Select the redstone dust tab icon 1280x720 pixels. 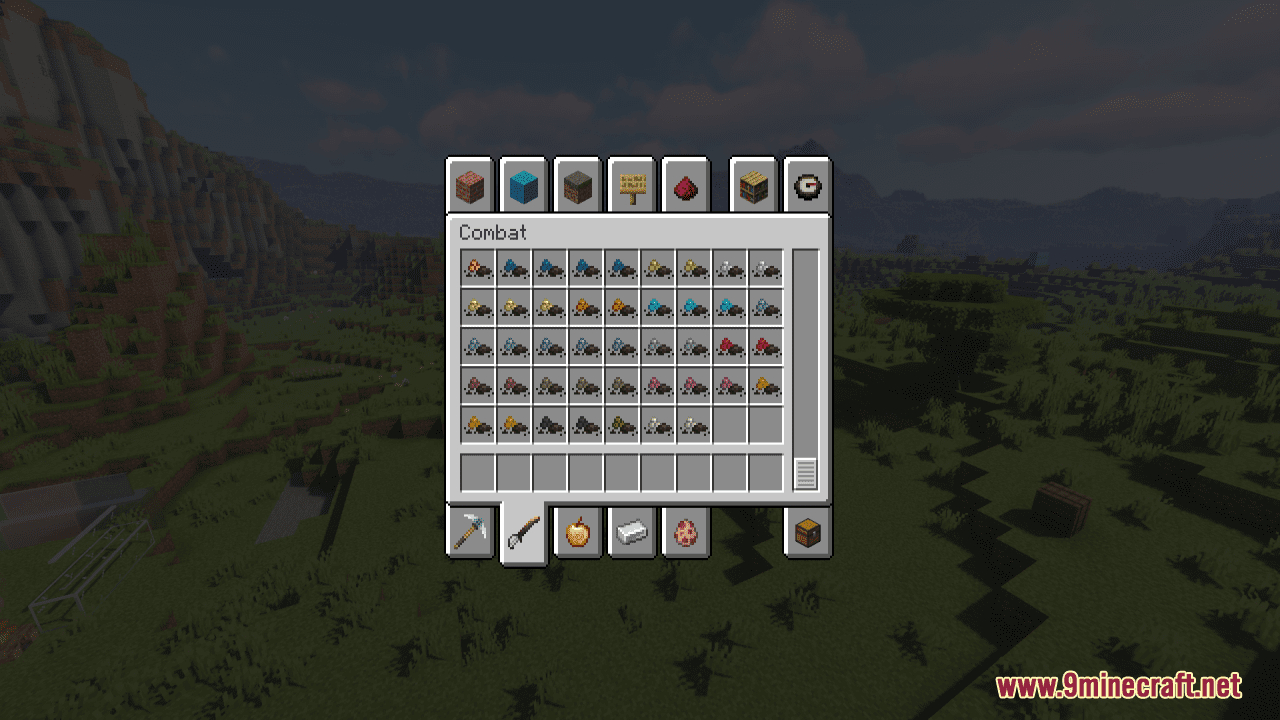(x=687, y=185)
